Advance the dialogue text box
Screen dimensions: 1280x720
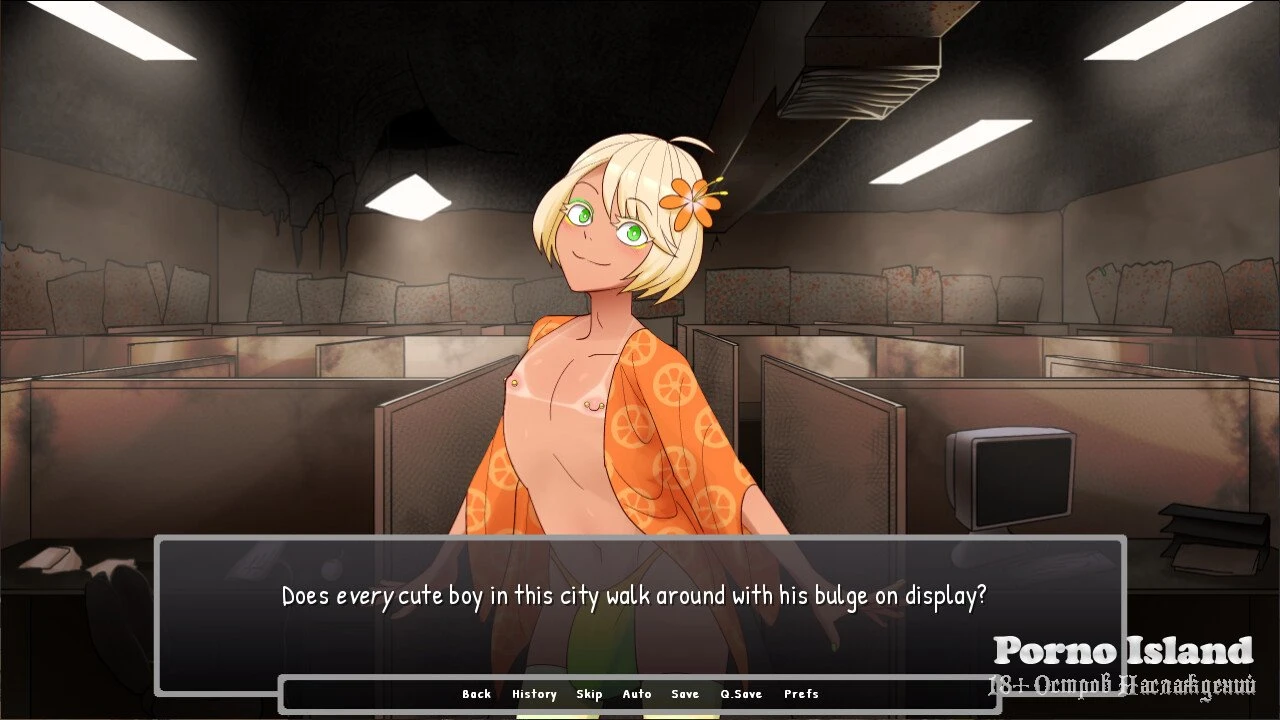coord(640,612)
